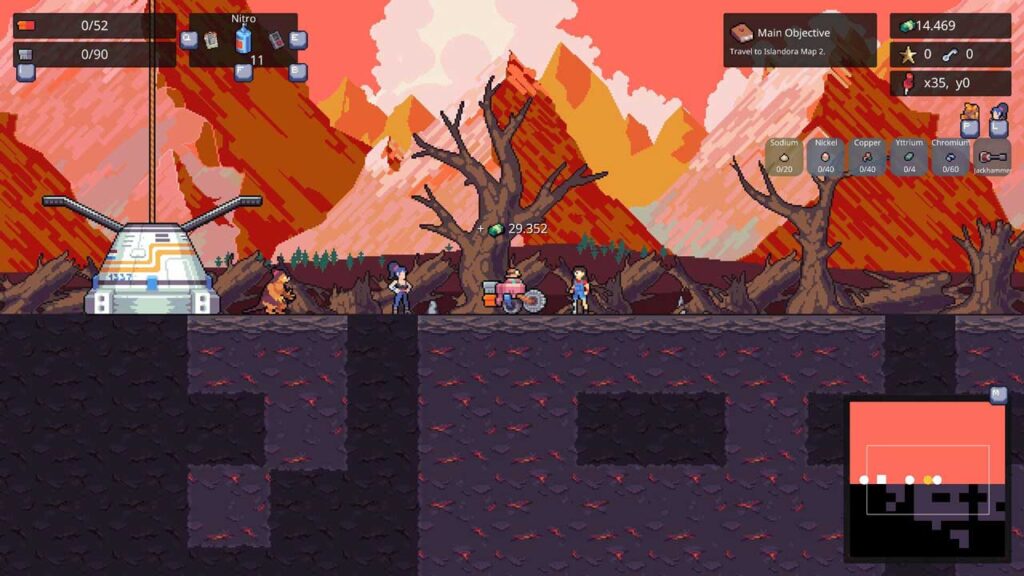Select the grey remote device item
This screenshot has height=576, width=1024.
pos(276,40)
